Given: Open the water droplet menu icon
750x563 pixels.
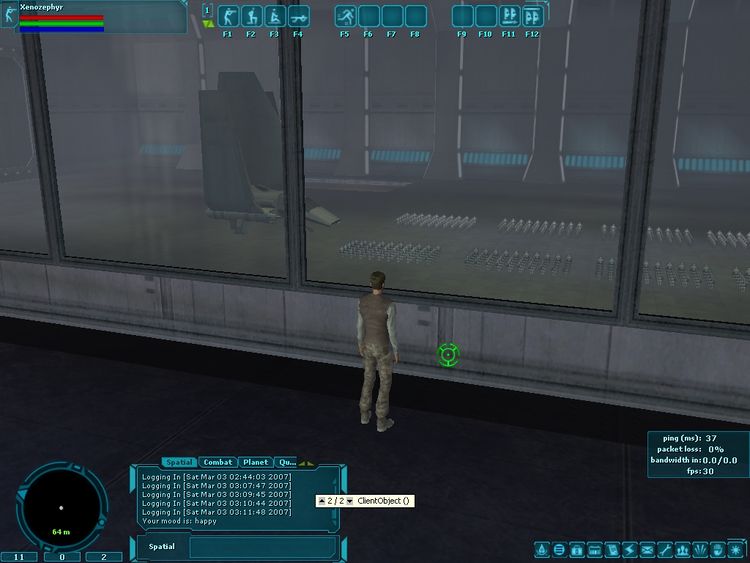Looking at the screenshot, I should click(541, 549).
